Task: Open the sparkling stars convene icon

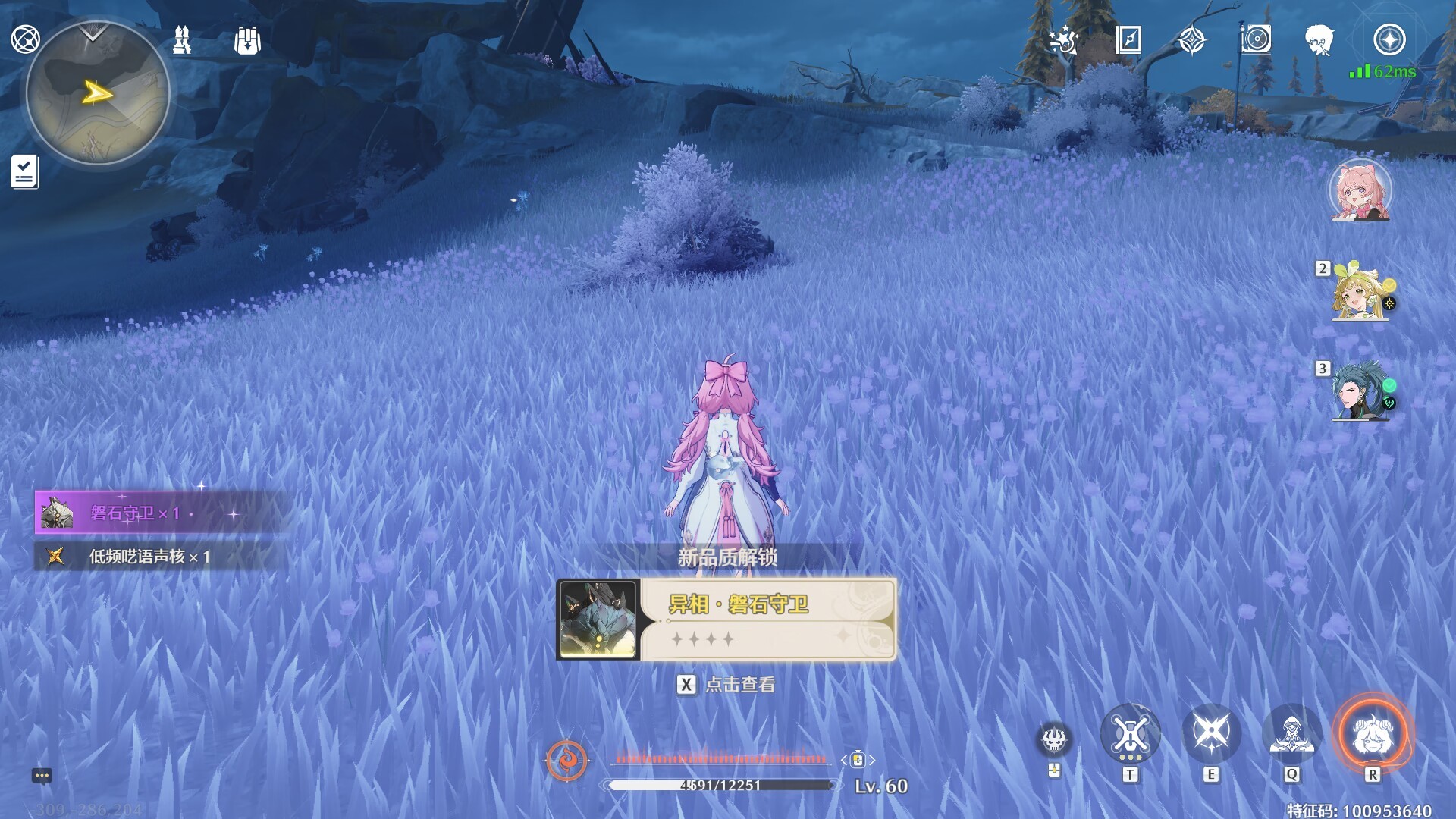Action: (1063, 39)
